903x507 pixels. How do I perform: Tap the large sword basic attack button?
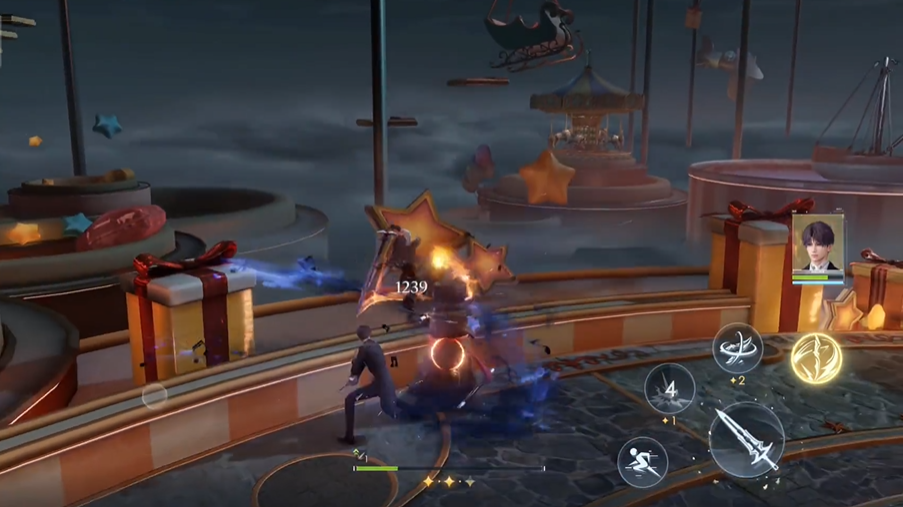[x=746, y=440]
